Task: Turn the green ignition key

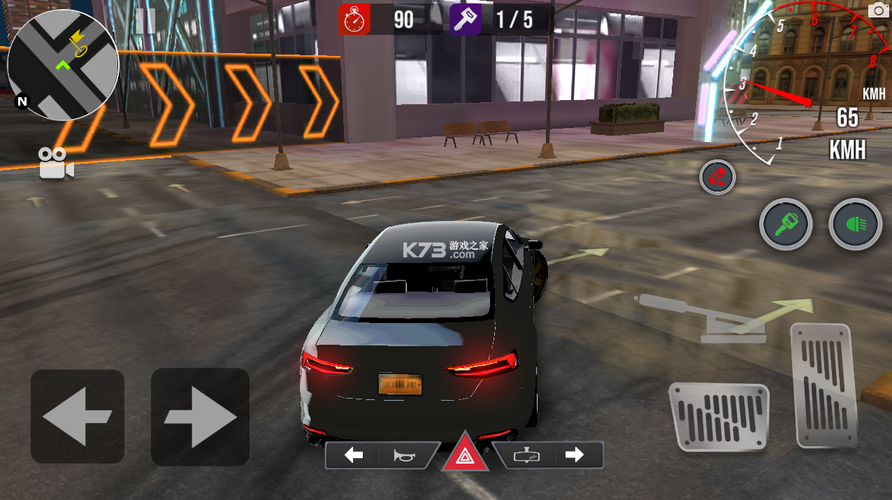Action: (x=785, y=224)
